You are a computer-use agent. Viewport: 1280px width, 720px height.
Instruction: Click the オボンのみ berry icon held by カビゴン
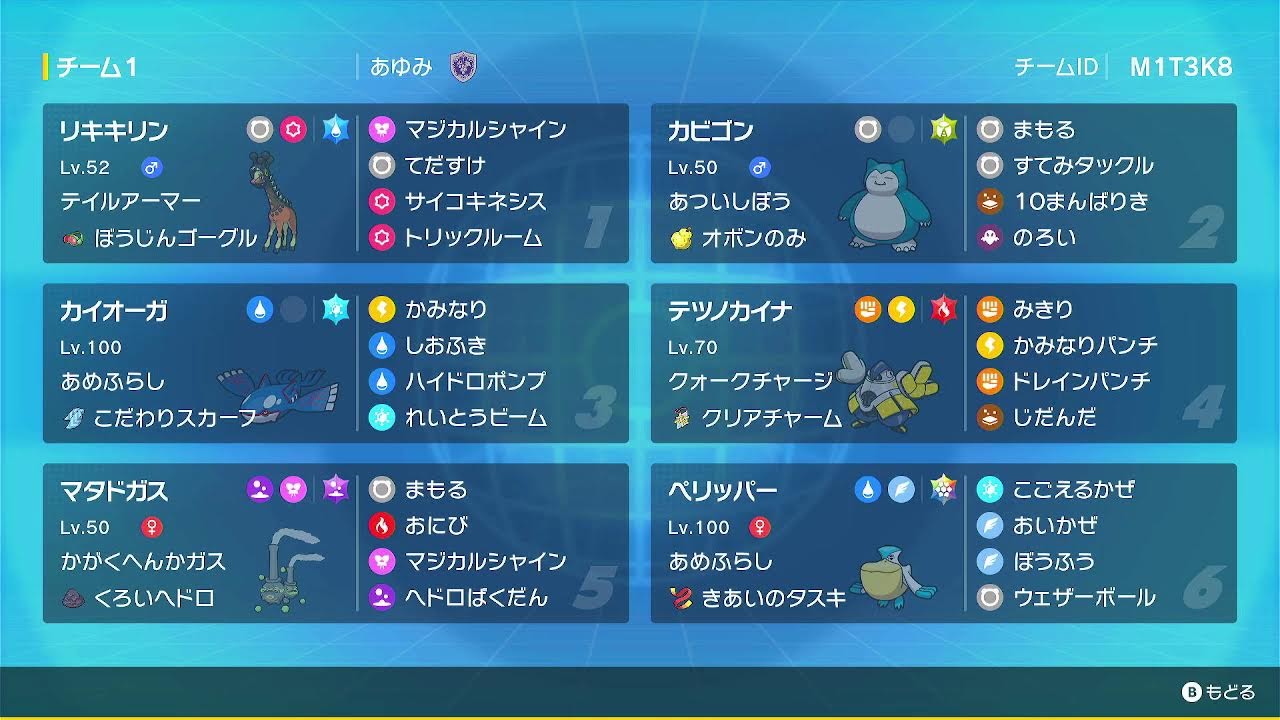click(684, 239)
